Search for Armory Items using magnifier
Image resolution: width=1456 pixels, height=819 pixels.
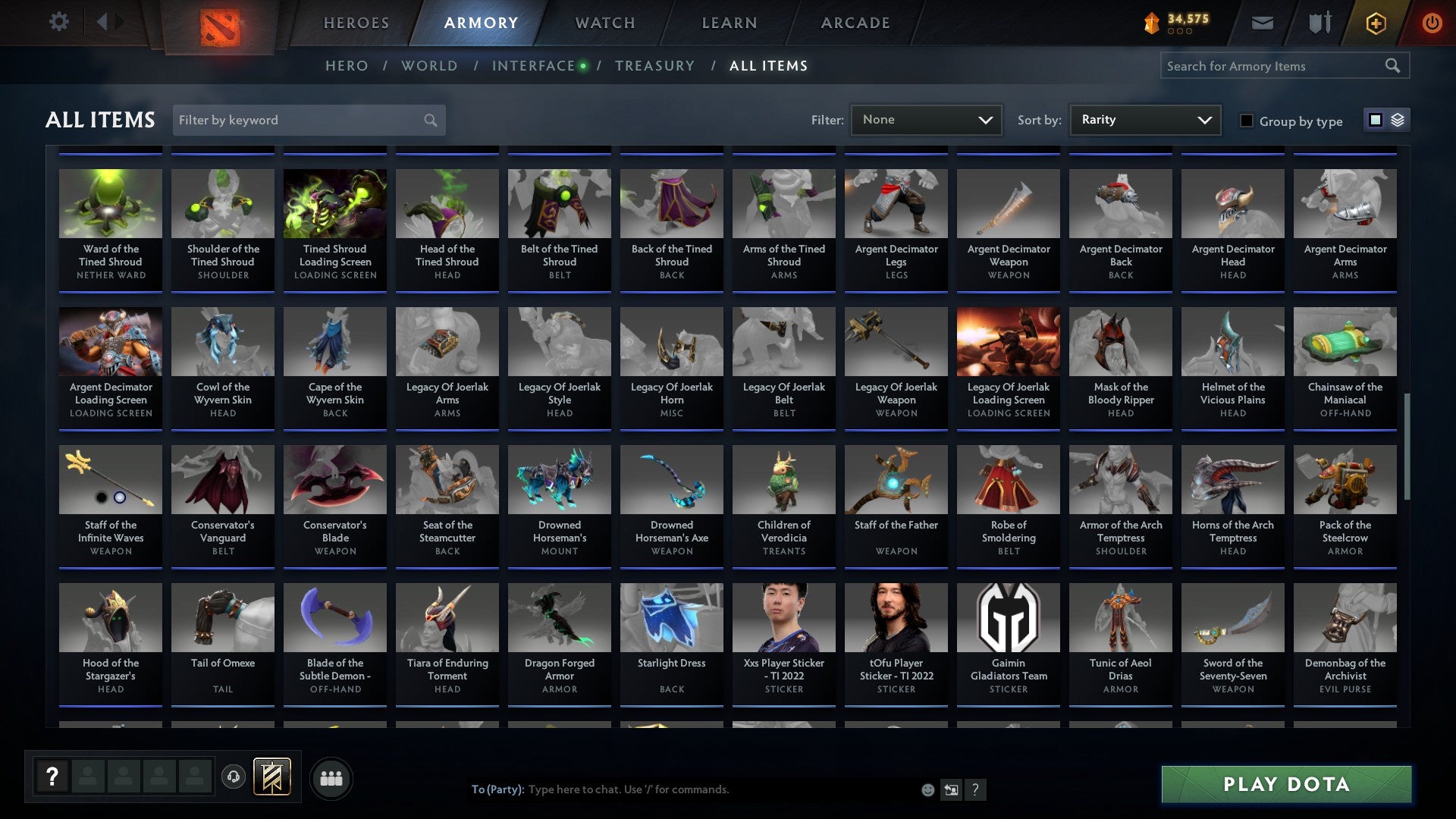pos(1394,66)
